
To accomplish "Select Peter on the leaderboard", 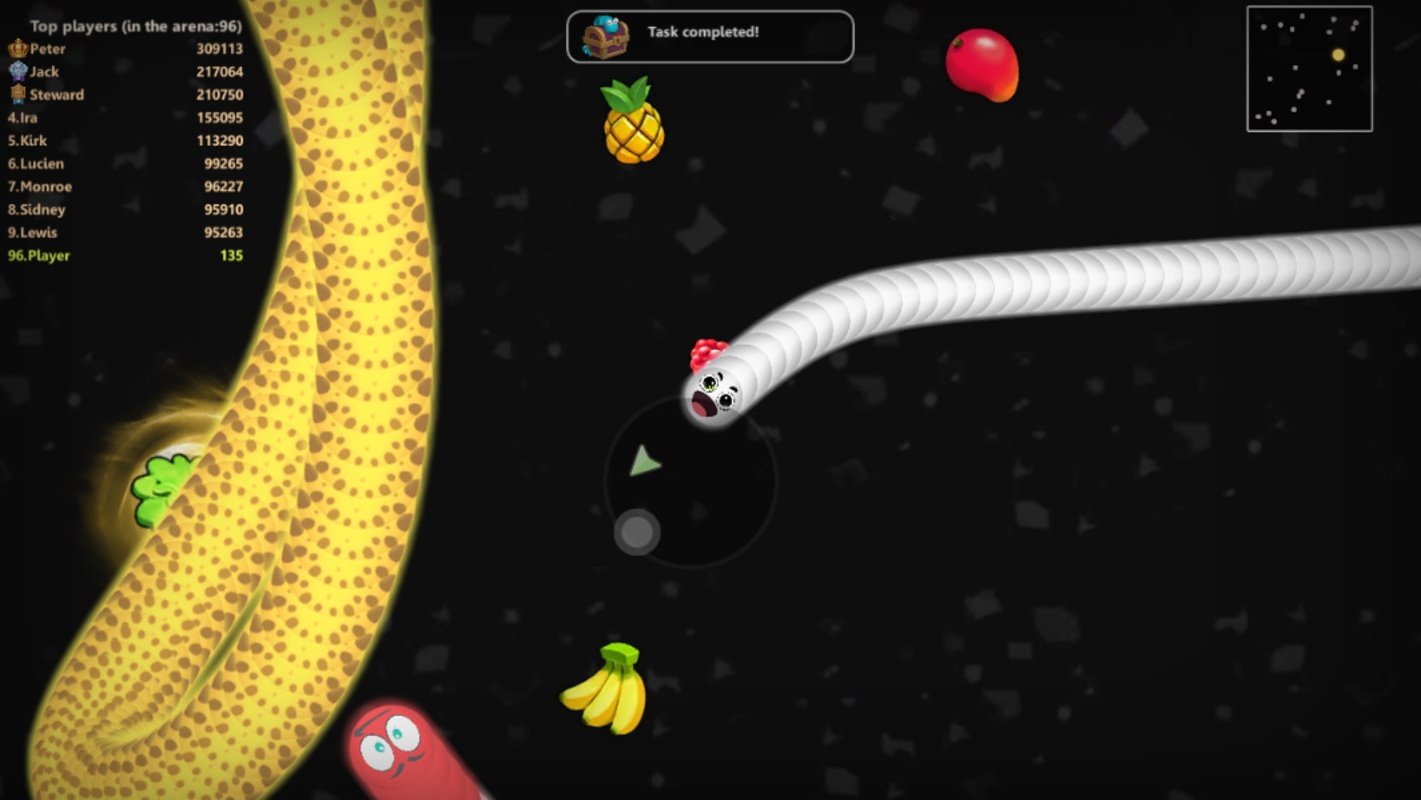I will point(47,48).
